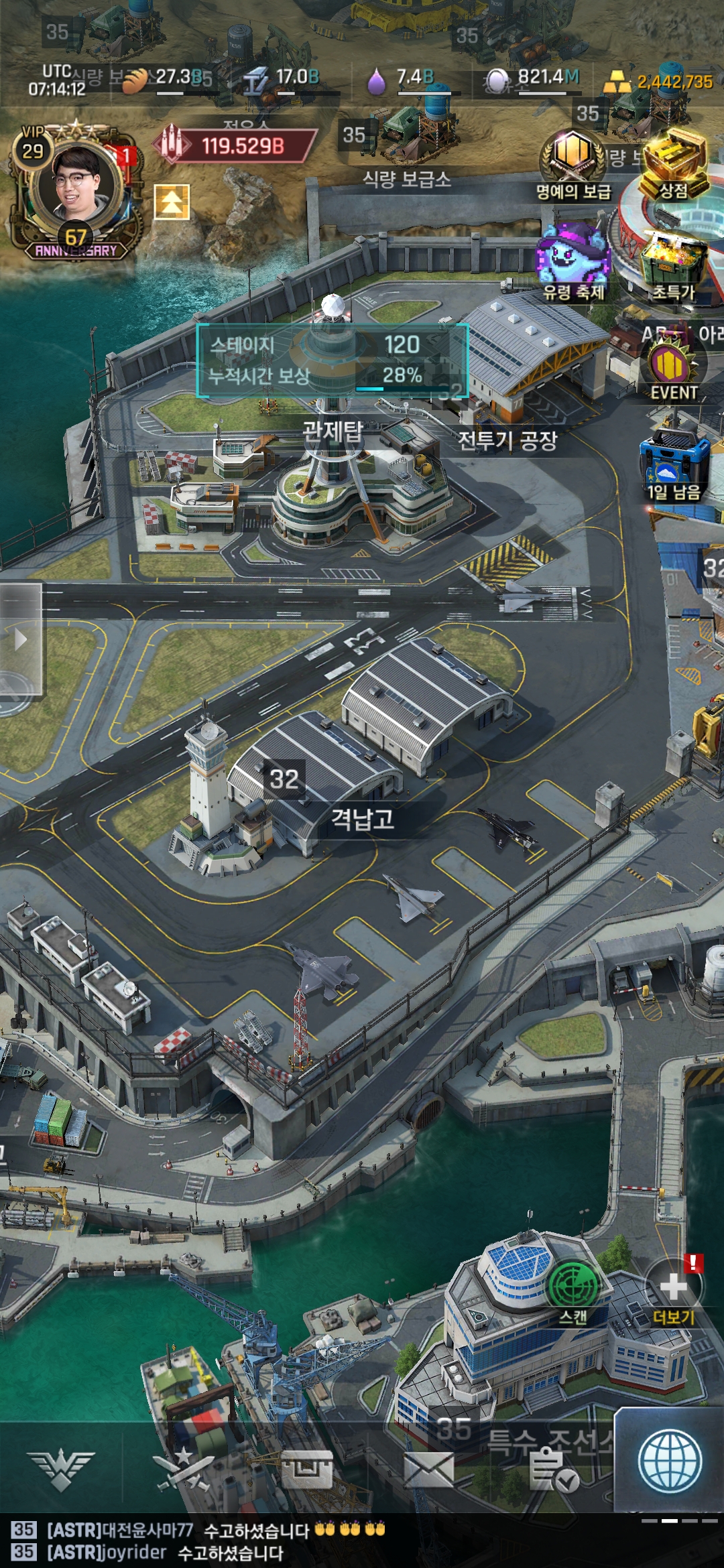Open the 상점 shop chest
Viewport: 724px width, 1568px height.
click(675, 164)
